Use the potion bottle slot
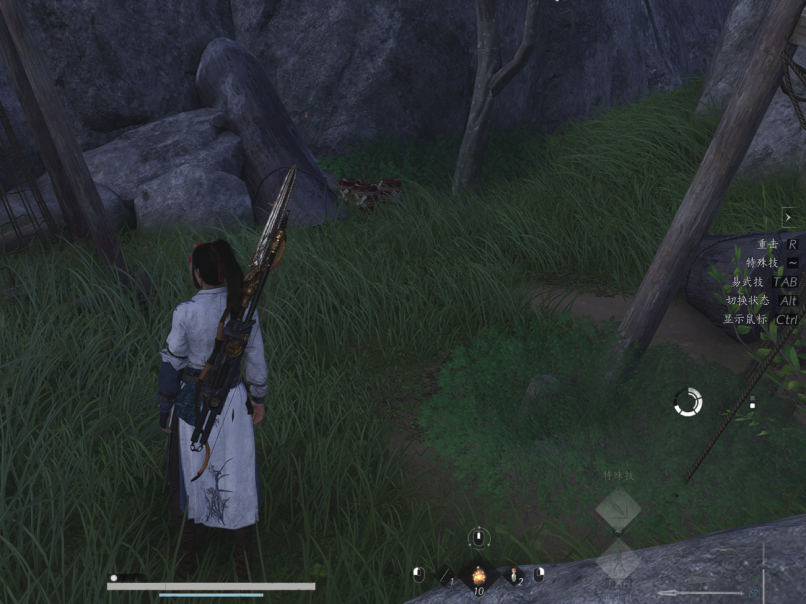This screenshot has height=604, width=806. click(x=514, y=575)
